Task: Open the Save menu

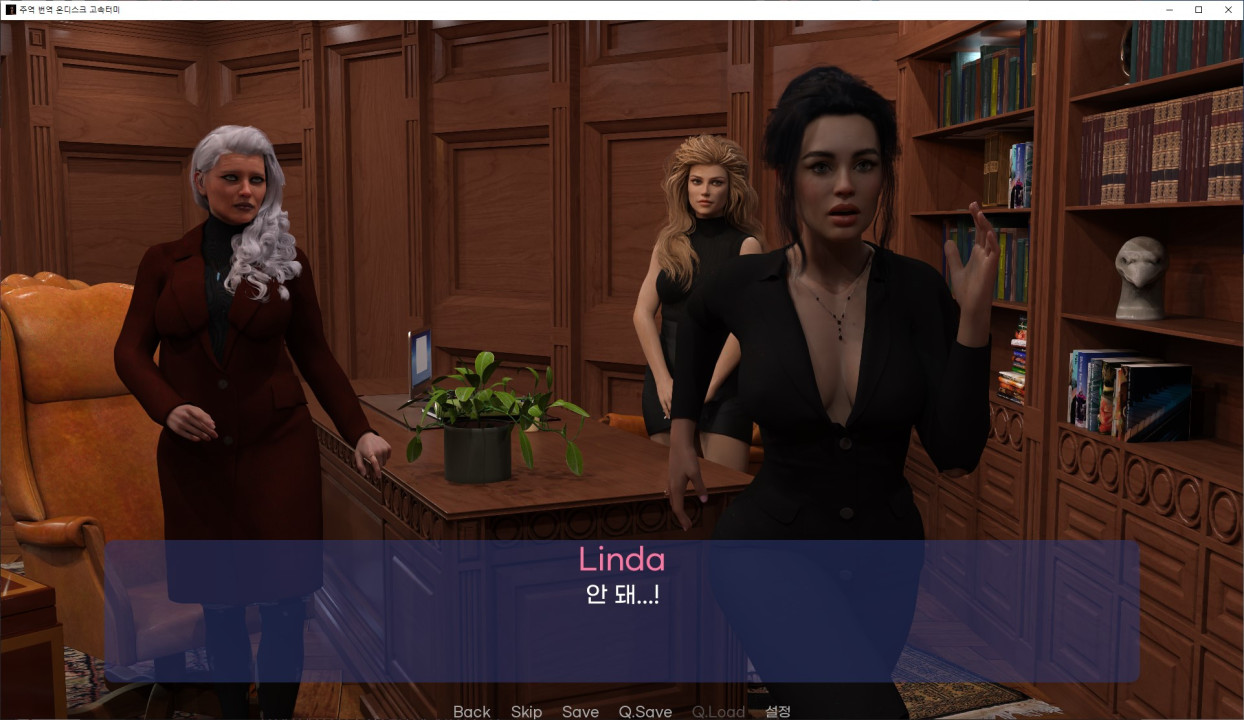Action: (x=580, y=711)
